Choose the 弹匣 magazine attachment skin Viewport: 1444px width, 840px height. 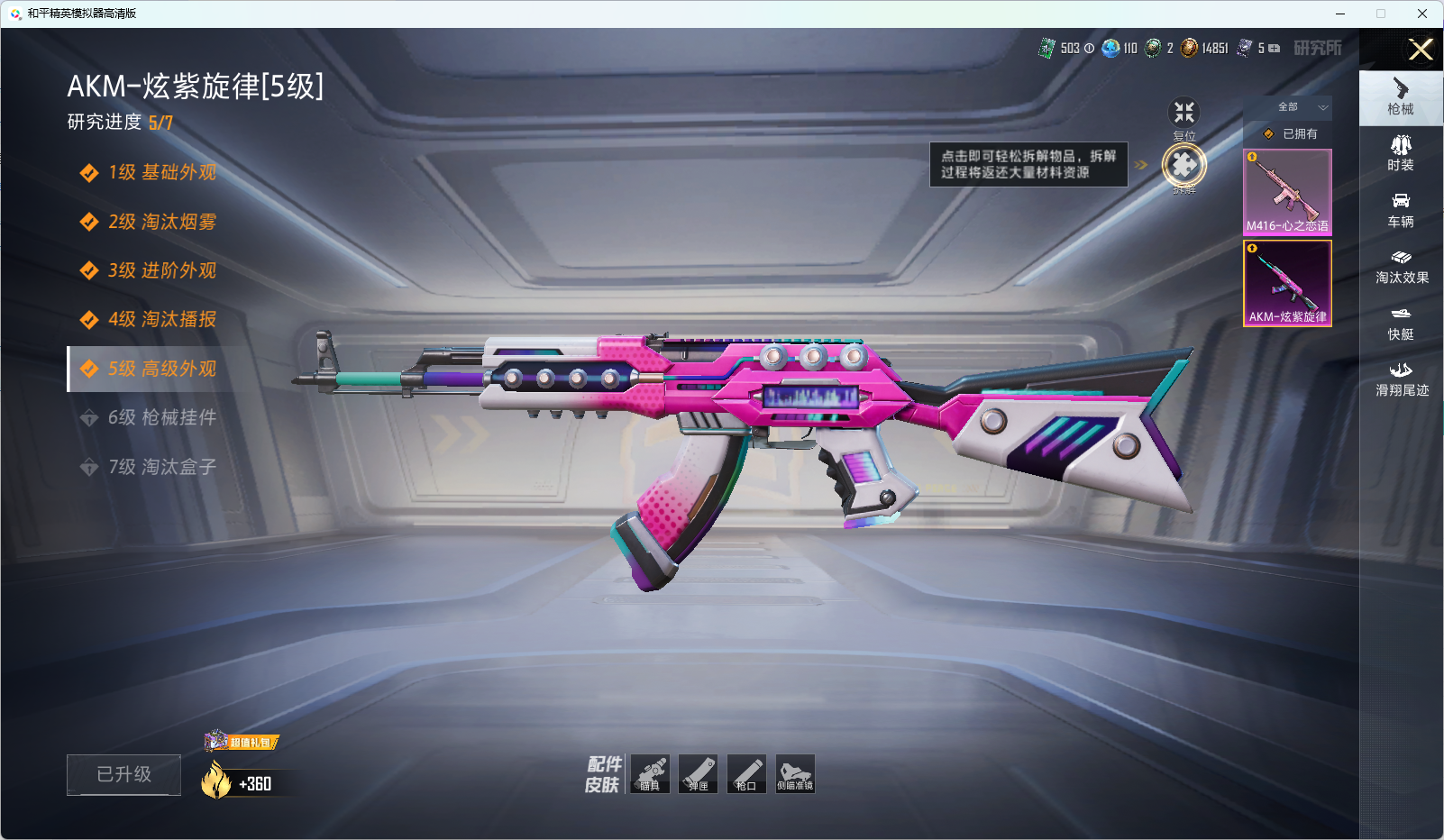click(699, 773)
